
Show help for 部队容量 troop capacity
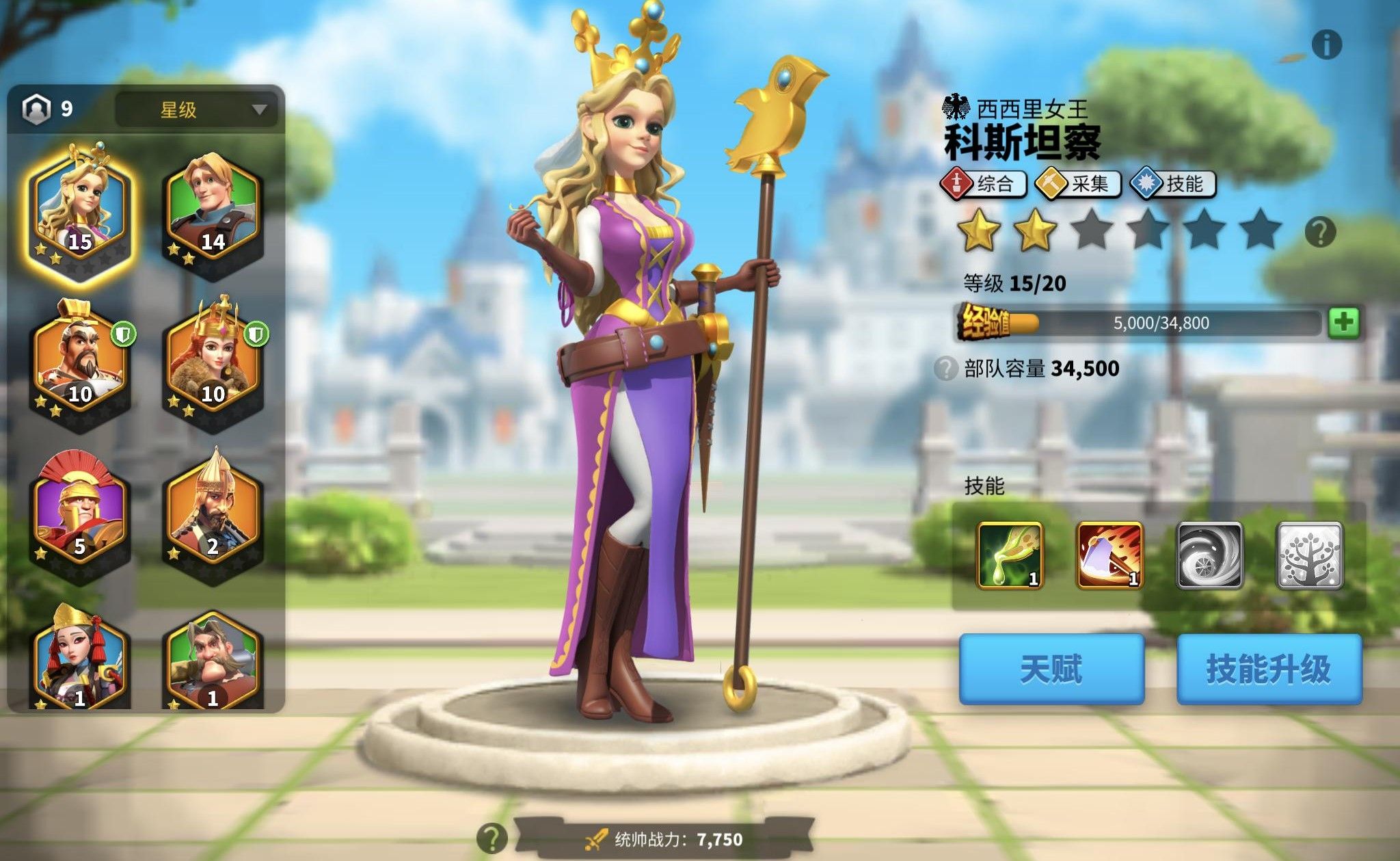(945, 369)
